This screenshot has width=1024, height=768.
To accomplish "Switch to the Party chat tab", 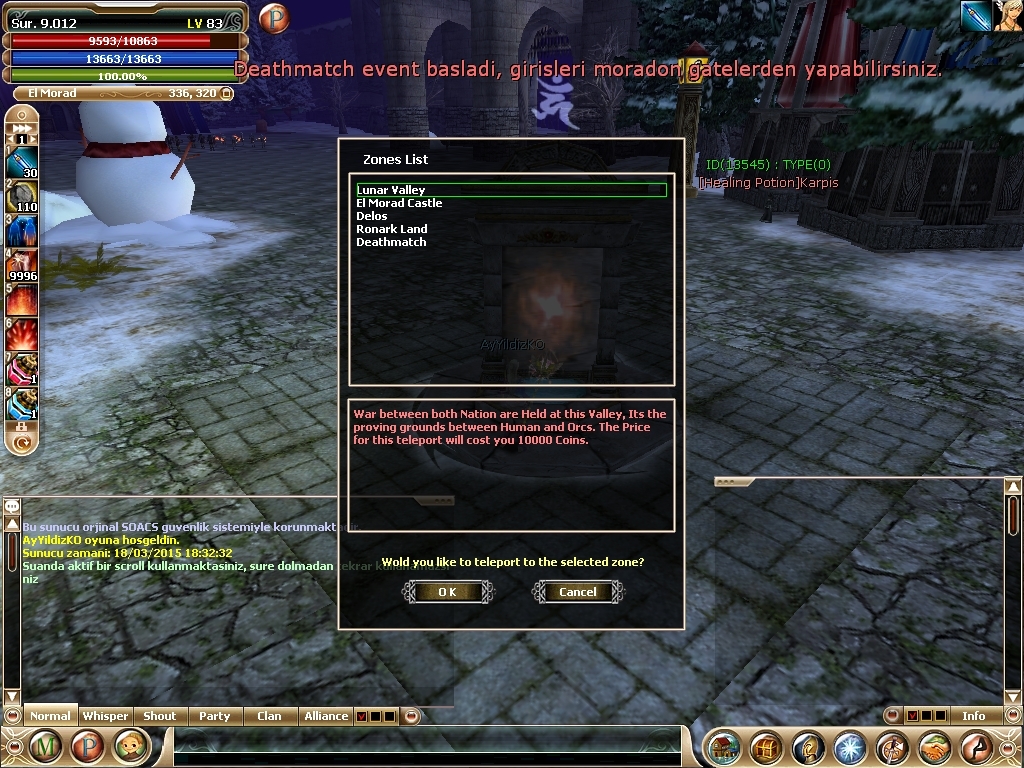I will tap(214, 716).
